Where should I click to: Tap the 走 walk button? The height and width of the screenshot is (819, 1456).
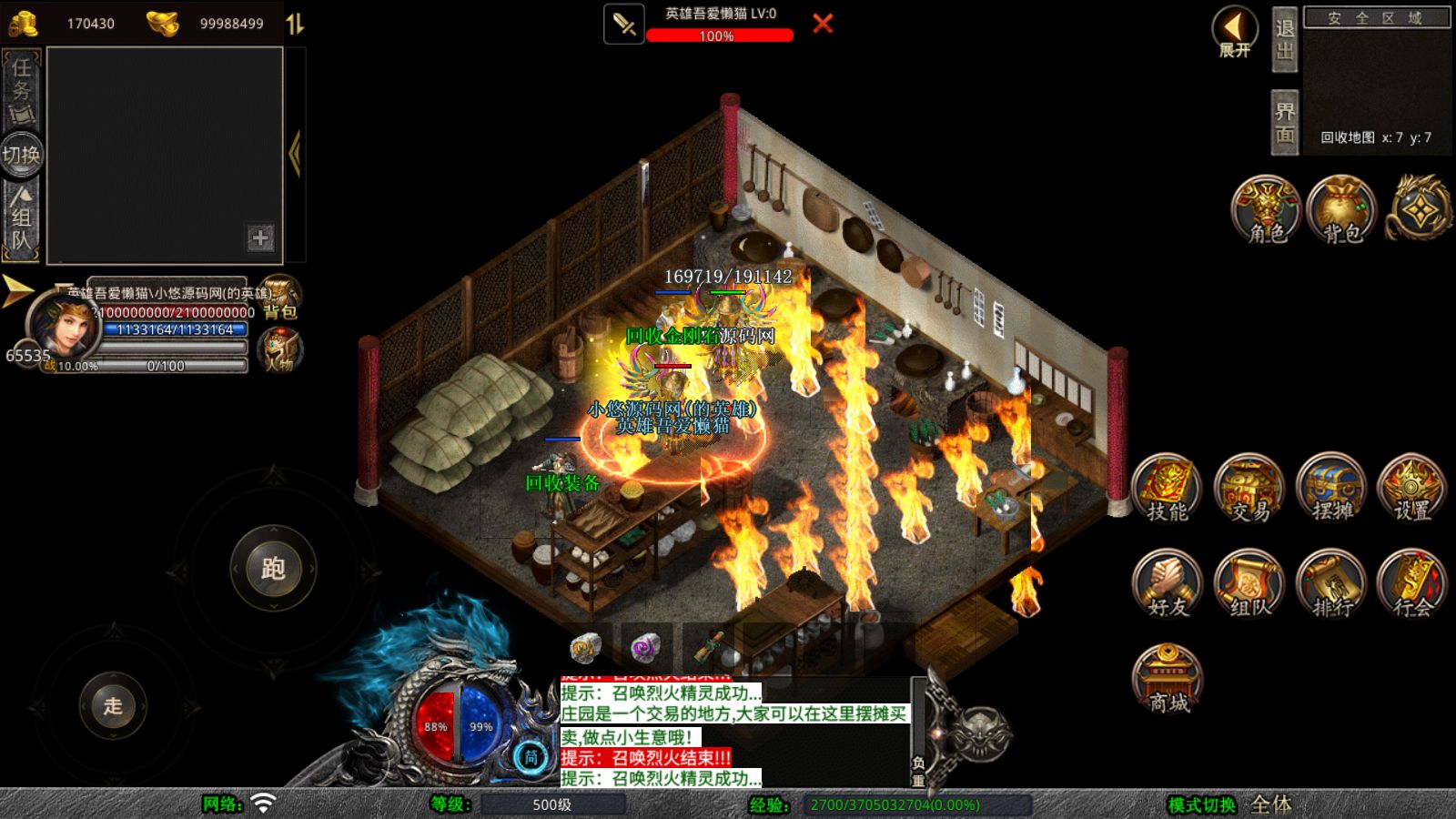point(113,705)
